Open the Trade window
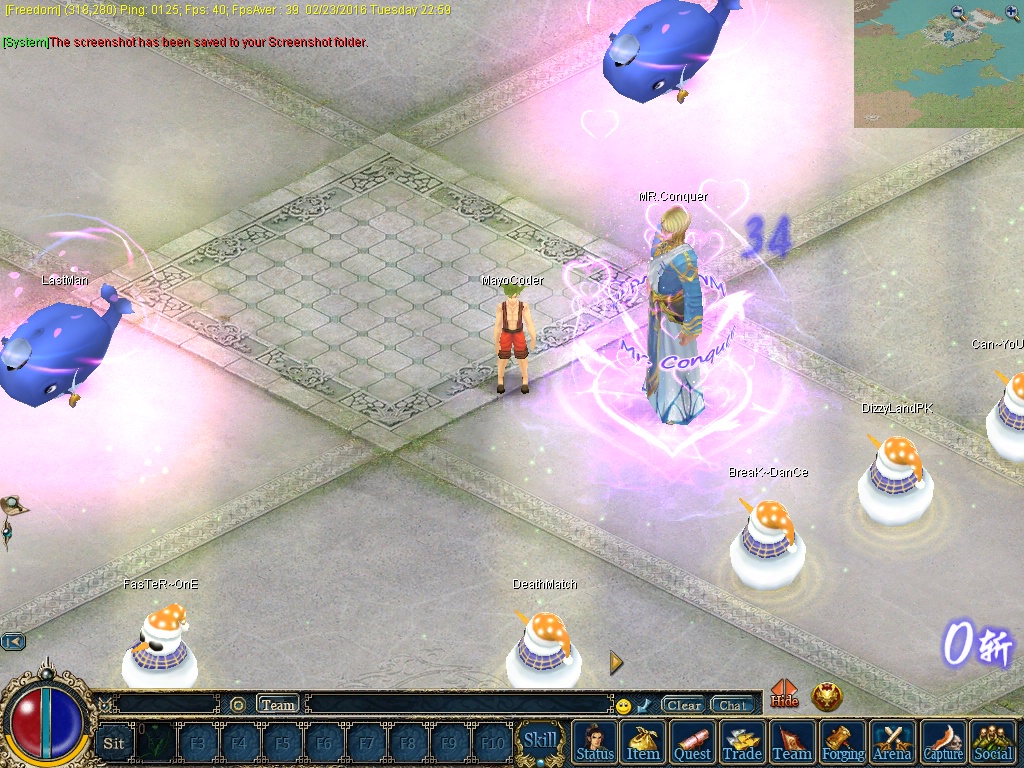This screenshot has height=768, width=1024. click(x=742, y=742)
